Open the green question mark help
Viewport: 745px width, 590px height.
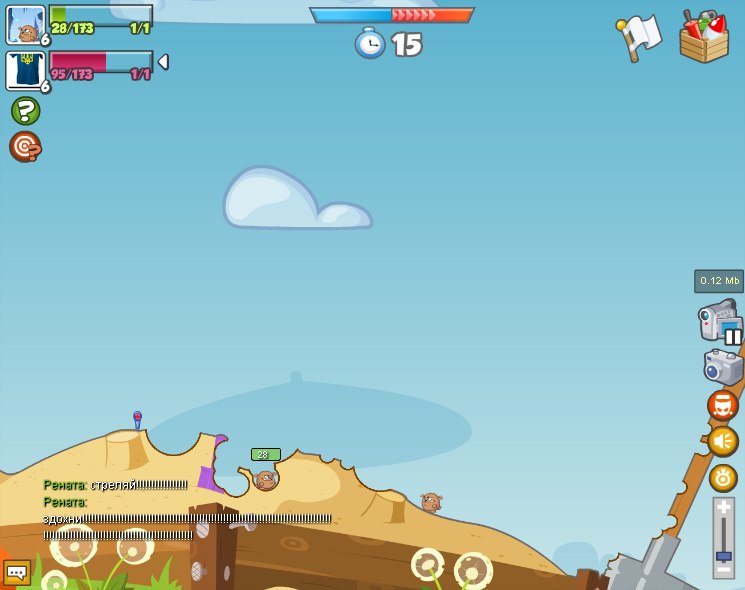coord(25,110)
